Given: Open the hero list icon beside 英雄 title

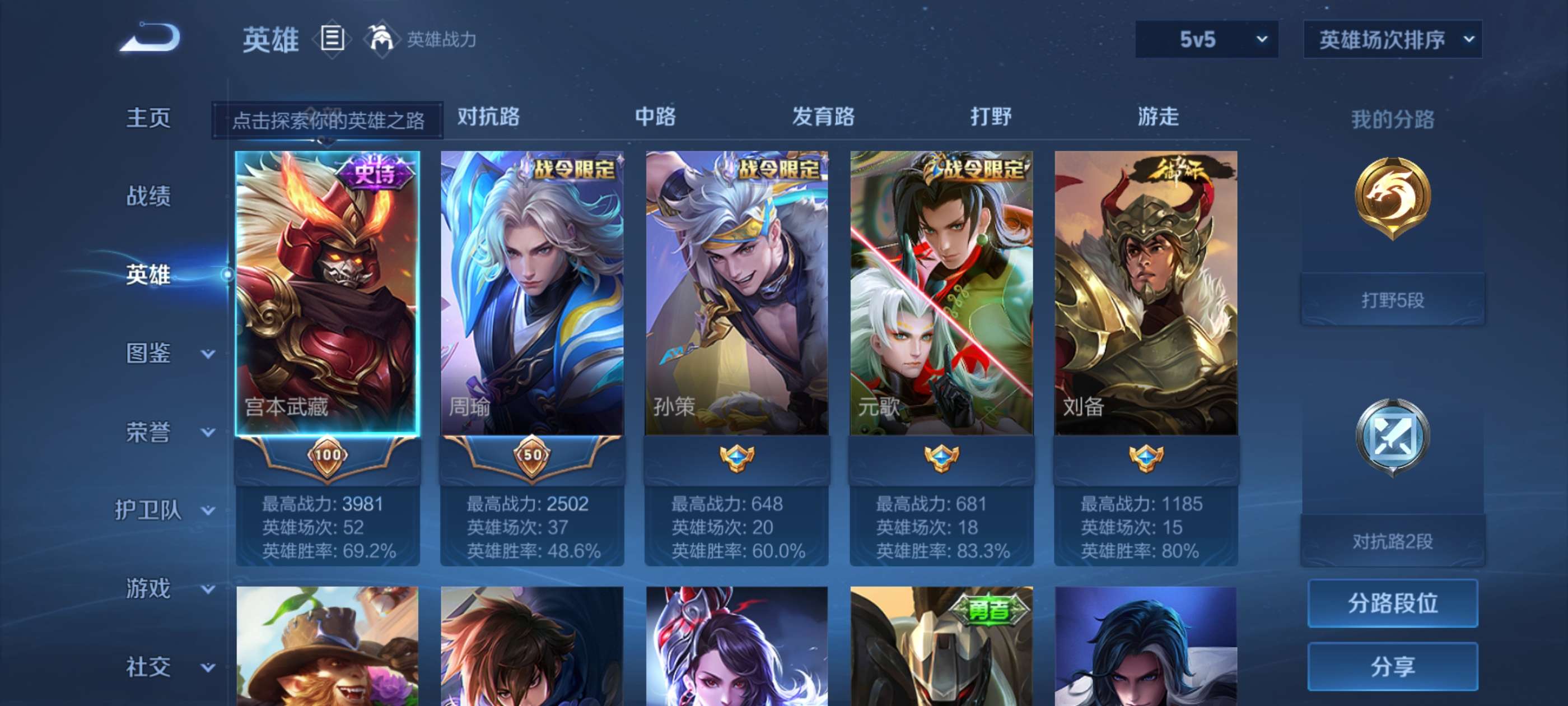Looking at the screenshot, I should click(x=330, y=38).
